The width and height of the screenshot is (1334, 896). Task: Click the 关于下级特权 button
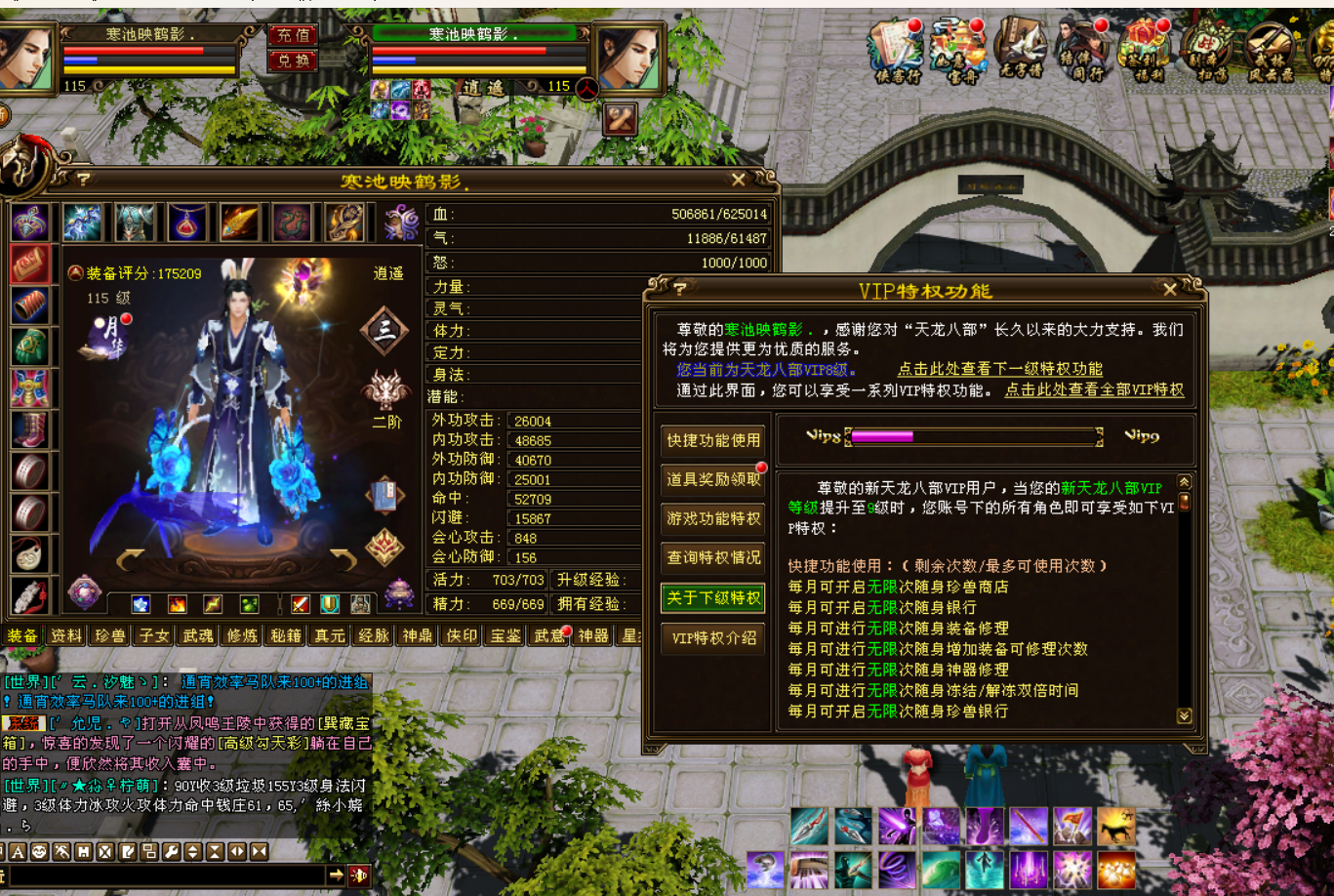(x=713, y=597)
